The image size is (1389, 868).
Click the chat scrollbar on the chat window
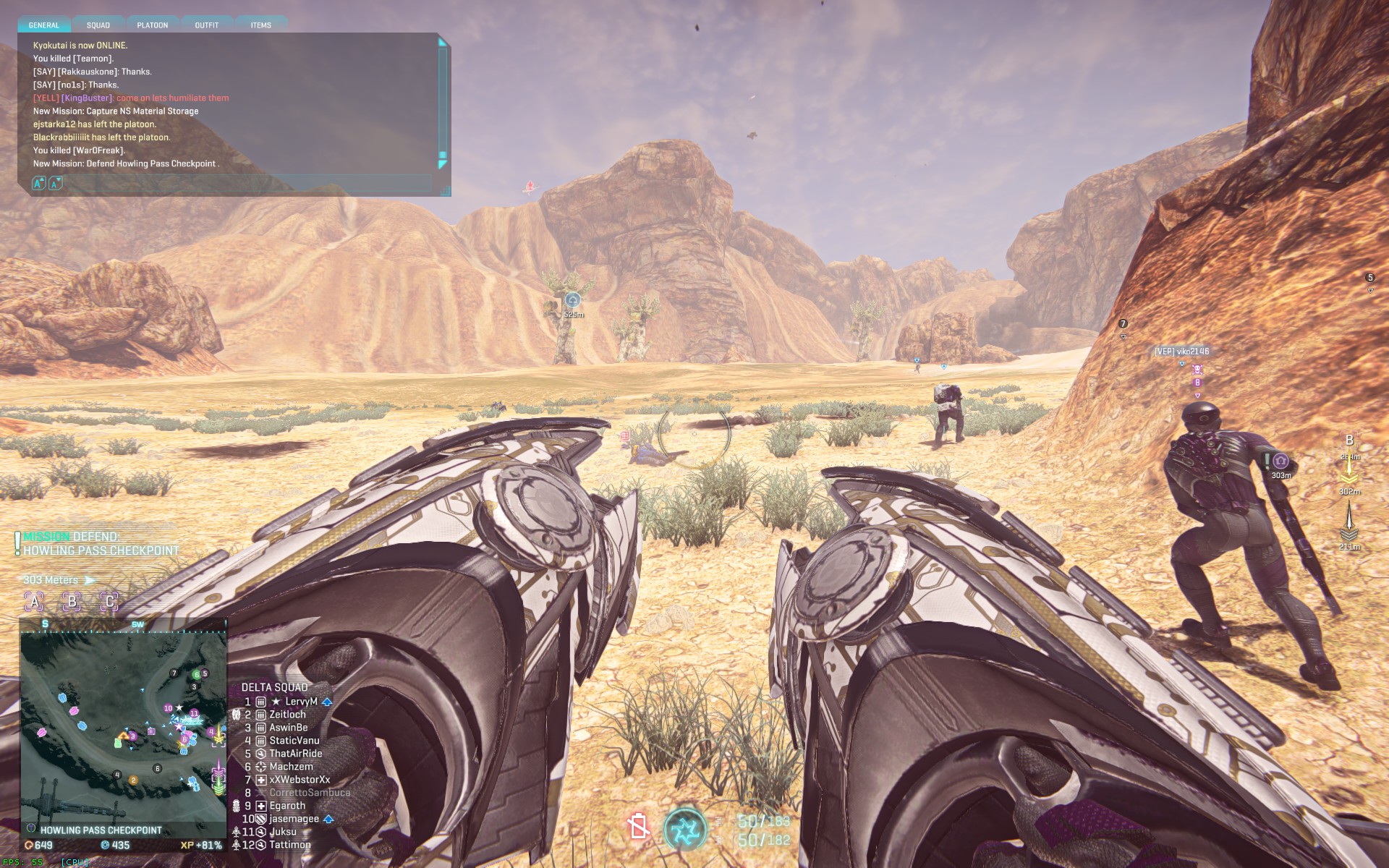tap(443, 101)
